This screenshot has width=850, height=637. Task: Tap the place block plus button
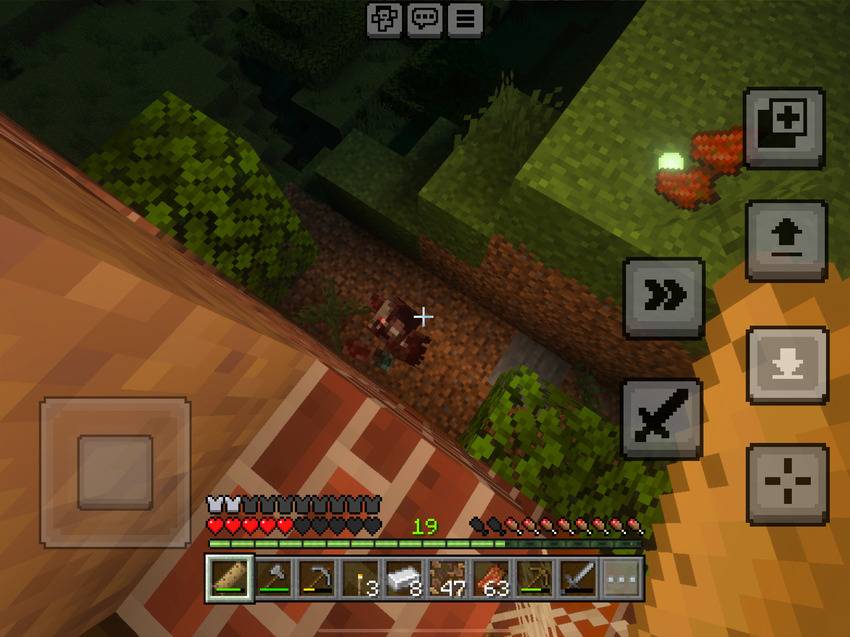click(x=784, y=127)
